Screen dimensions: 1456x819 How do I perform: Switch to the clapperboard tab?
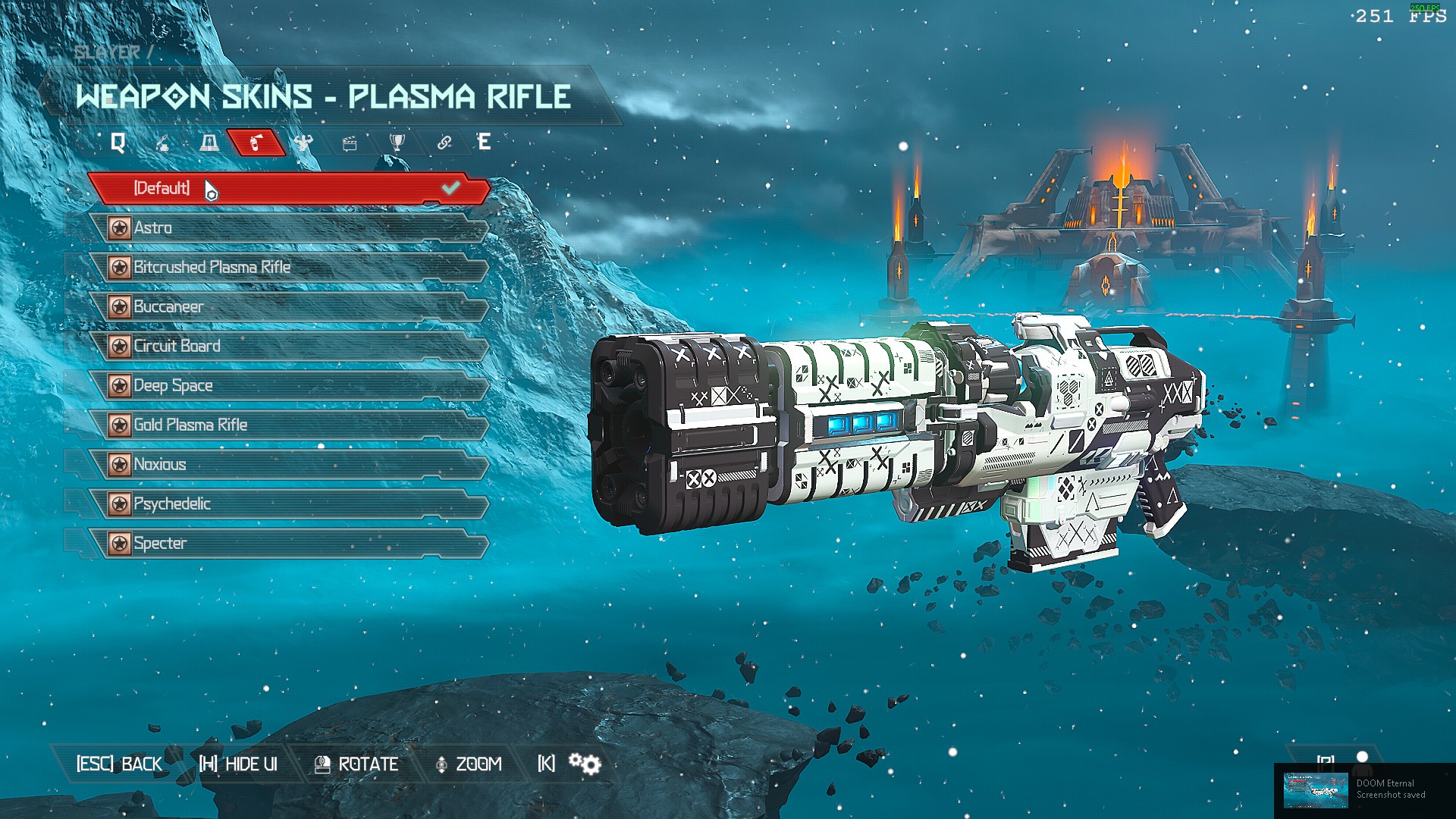[x=350, y=143]
